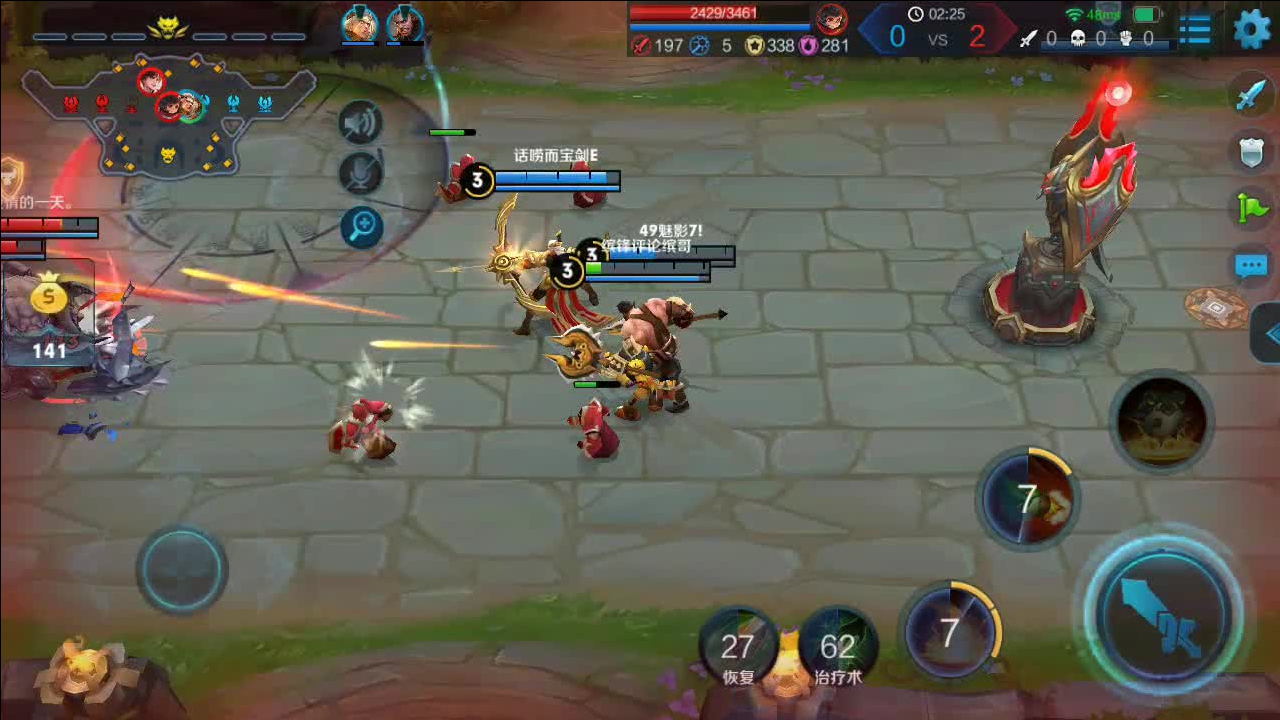Image resolution: width=1280 pixels, height=720 pixels.
Task: Activate the 恢复 restore ability
Action: [739, 647]
